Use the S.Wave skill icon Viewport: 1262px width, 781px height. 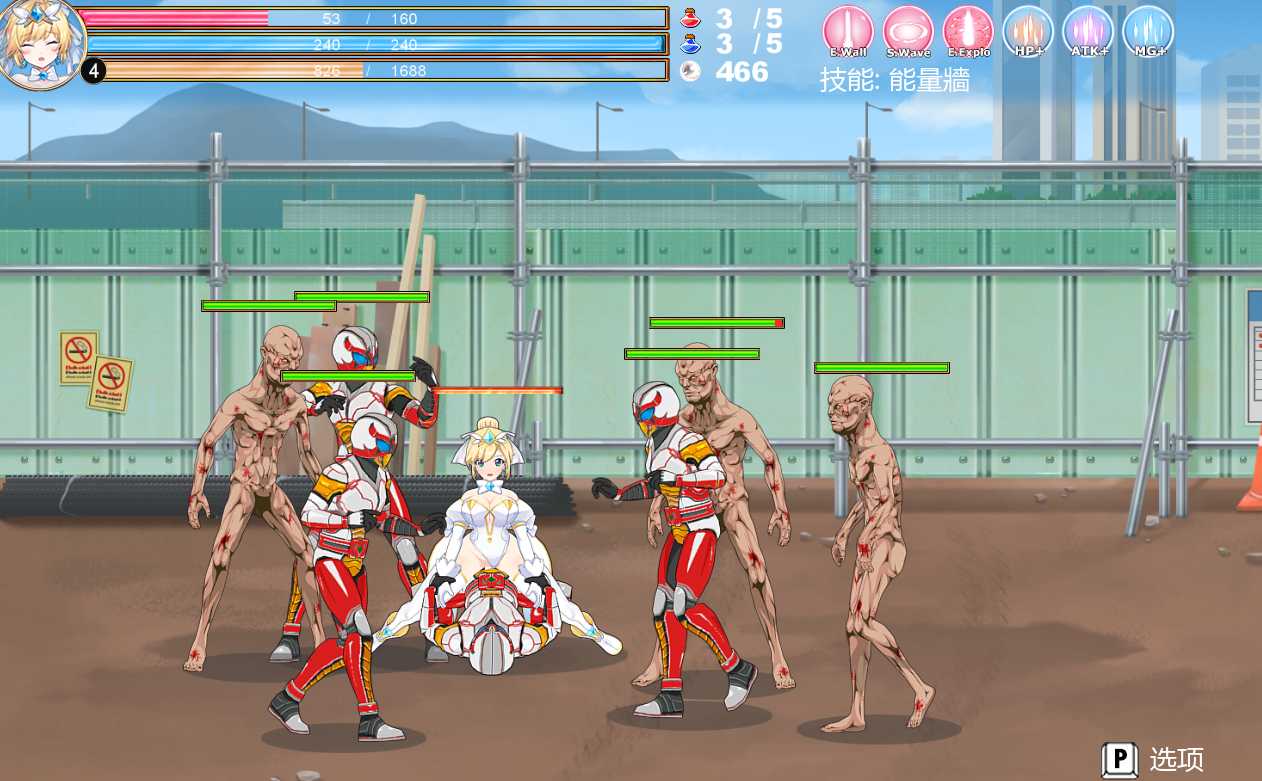click(x=908, y=31)
